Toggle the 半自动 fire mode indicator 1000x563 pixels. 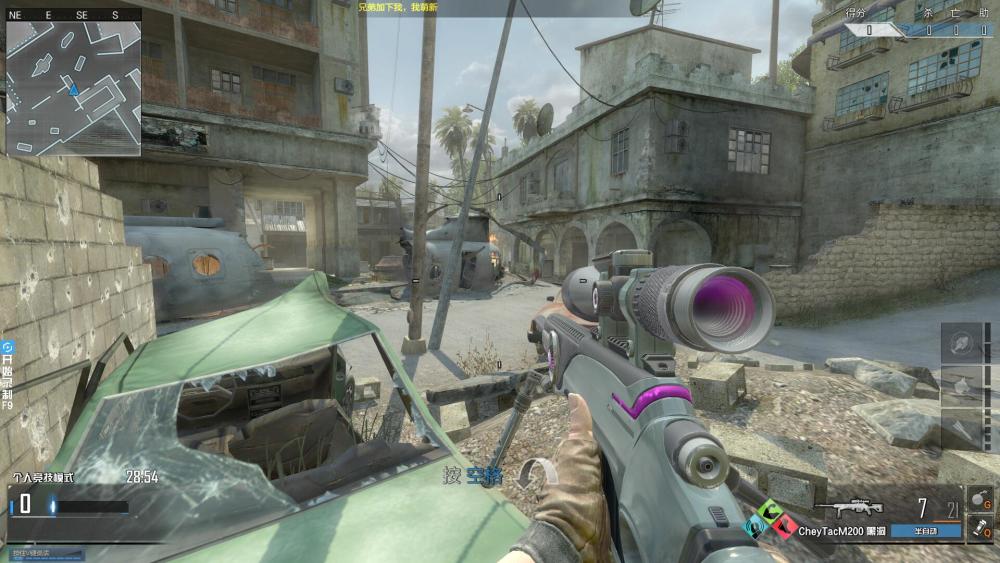(926, 532)
